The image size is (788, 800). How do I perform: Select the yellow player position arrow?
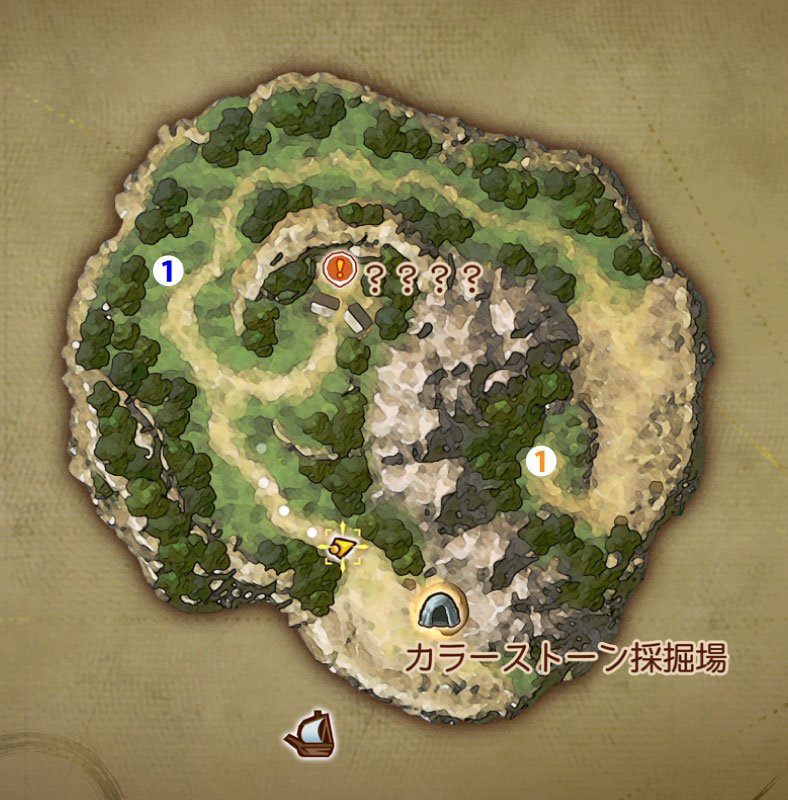point(343,546)
